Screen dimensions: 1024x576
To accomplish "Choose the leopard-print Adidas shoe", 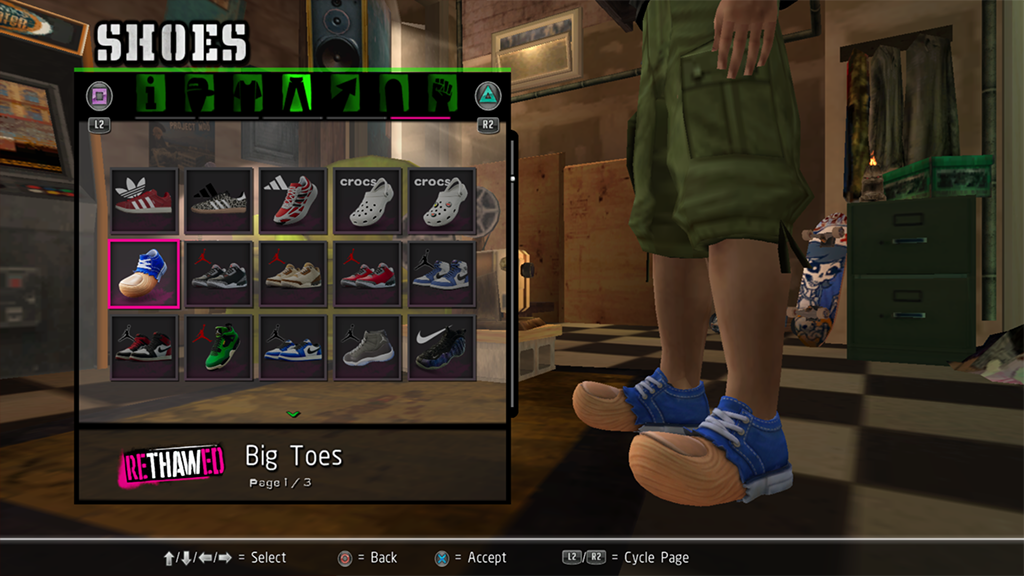I will coord(218,200).
